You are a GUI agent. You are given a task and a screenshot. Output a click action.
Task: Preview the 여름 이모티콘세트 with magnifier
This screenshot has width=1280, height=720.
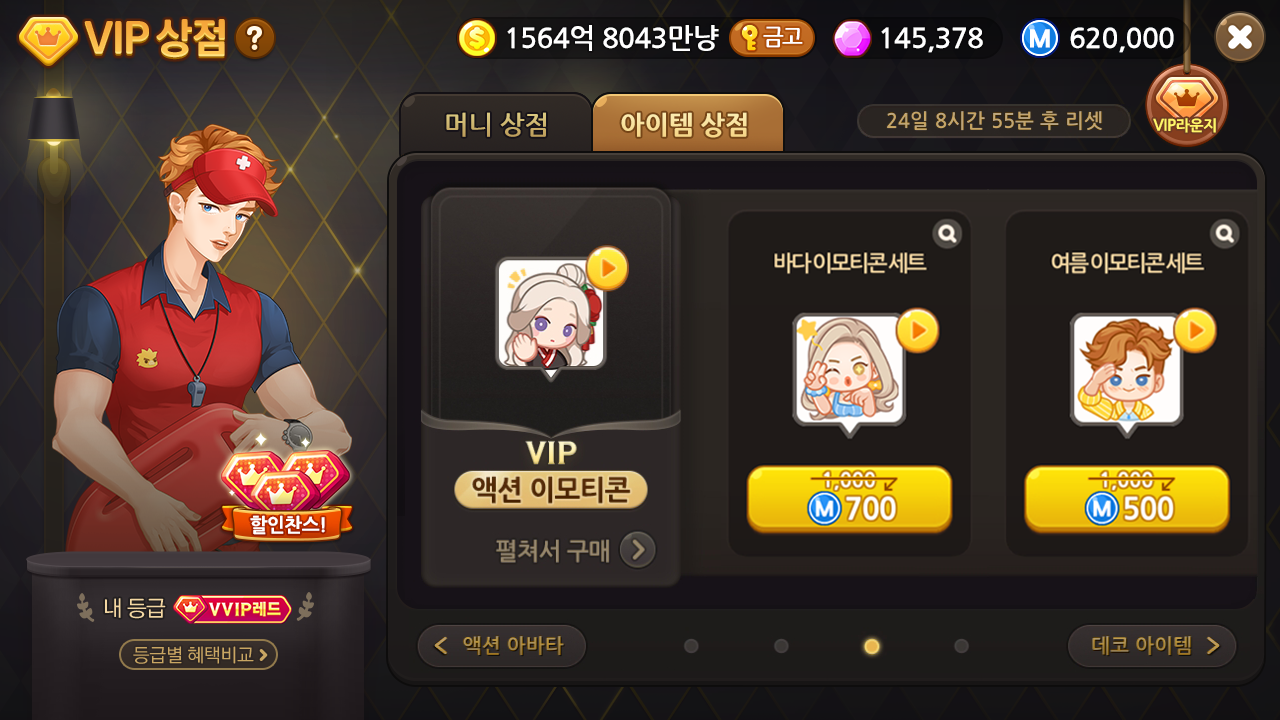tap(1223, 232)
